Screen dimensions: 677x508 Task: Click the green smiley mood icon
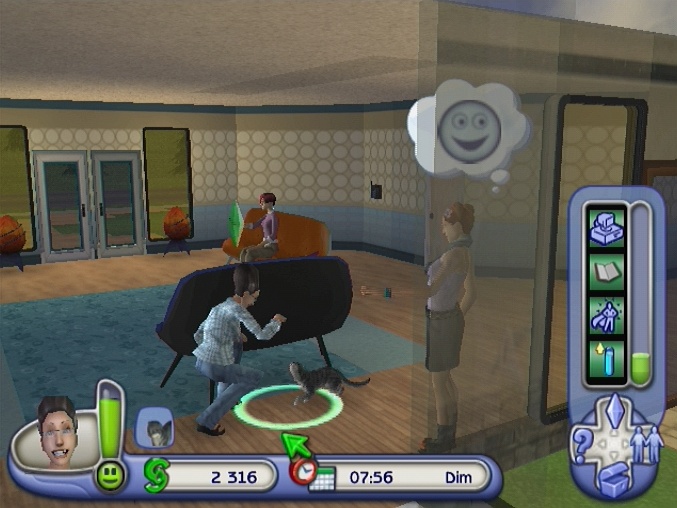pos(110,478)
